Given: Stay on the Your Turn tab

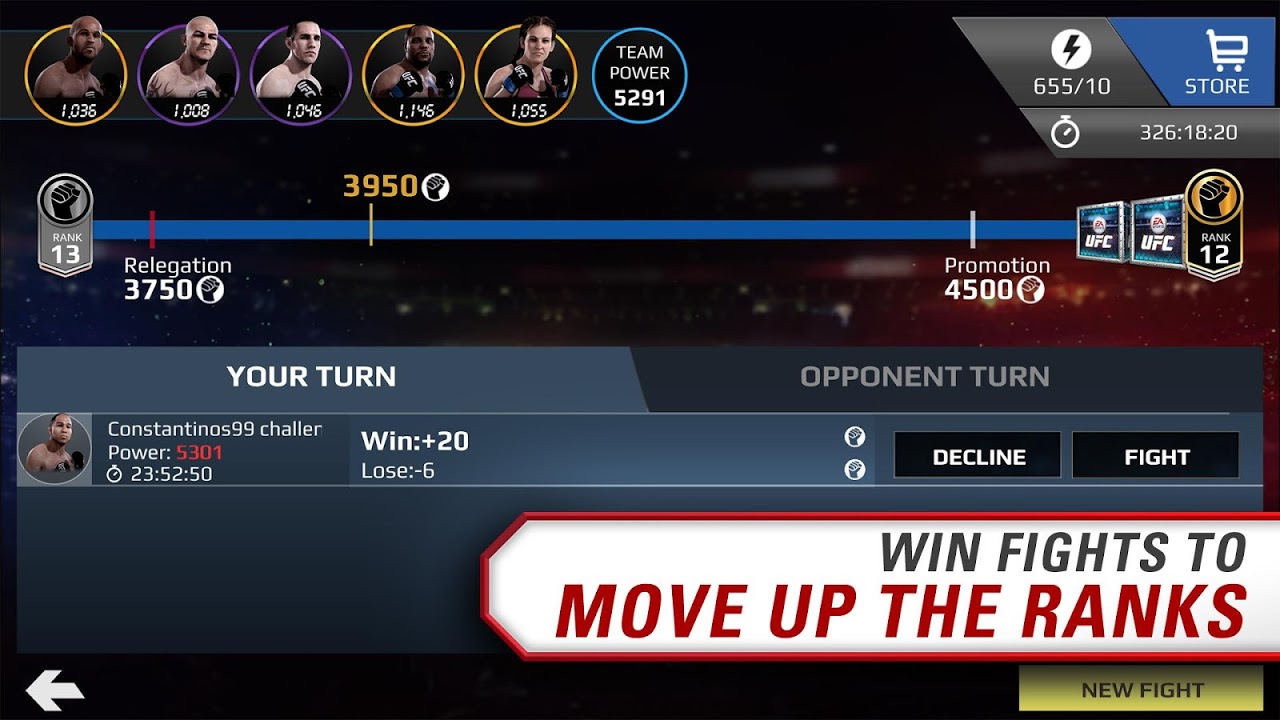Looking at the screenshot, I should [311, 377].
